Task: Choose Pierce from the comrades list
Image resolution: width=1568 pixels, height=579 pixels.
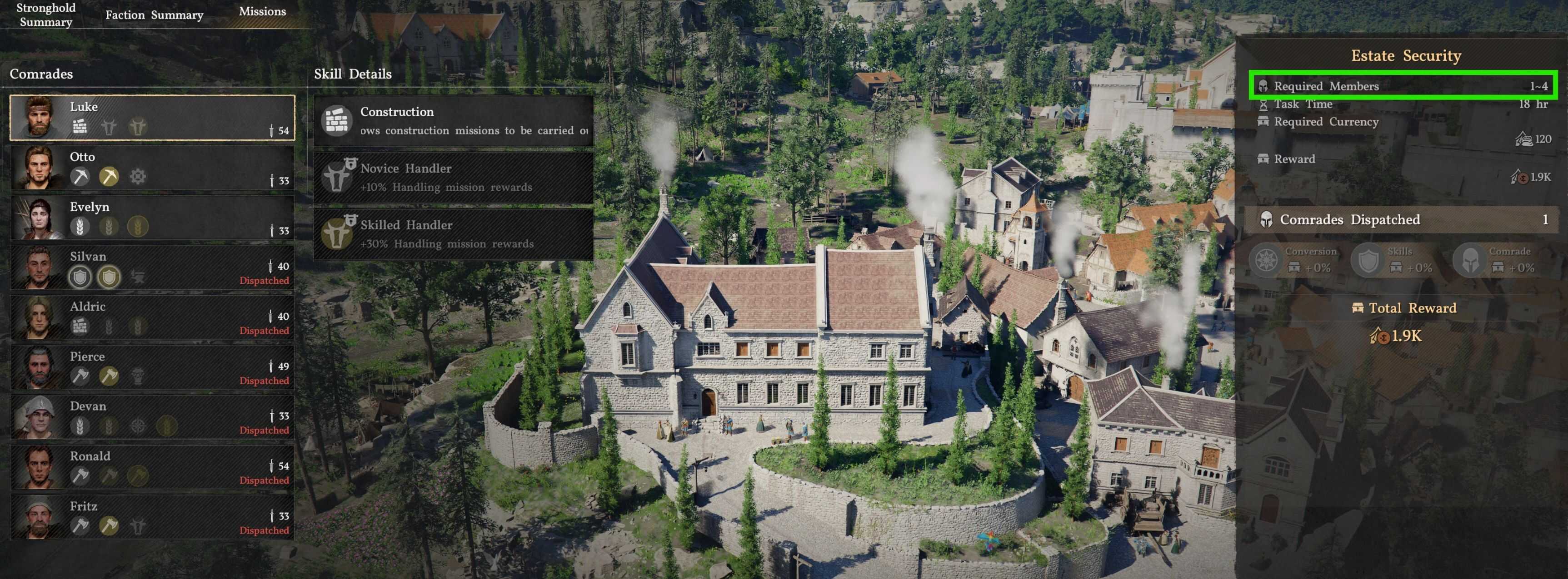Action: point(152,367)
